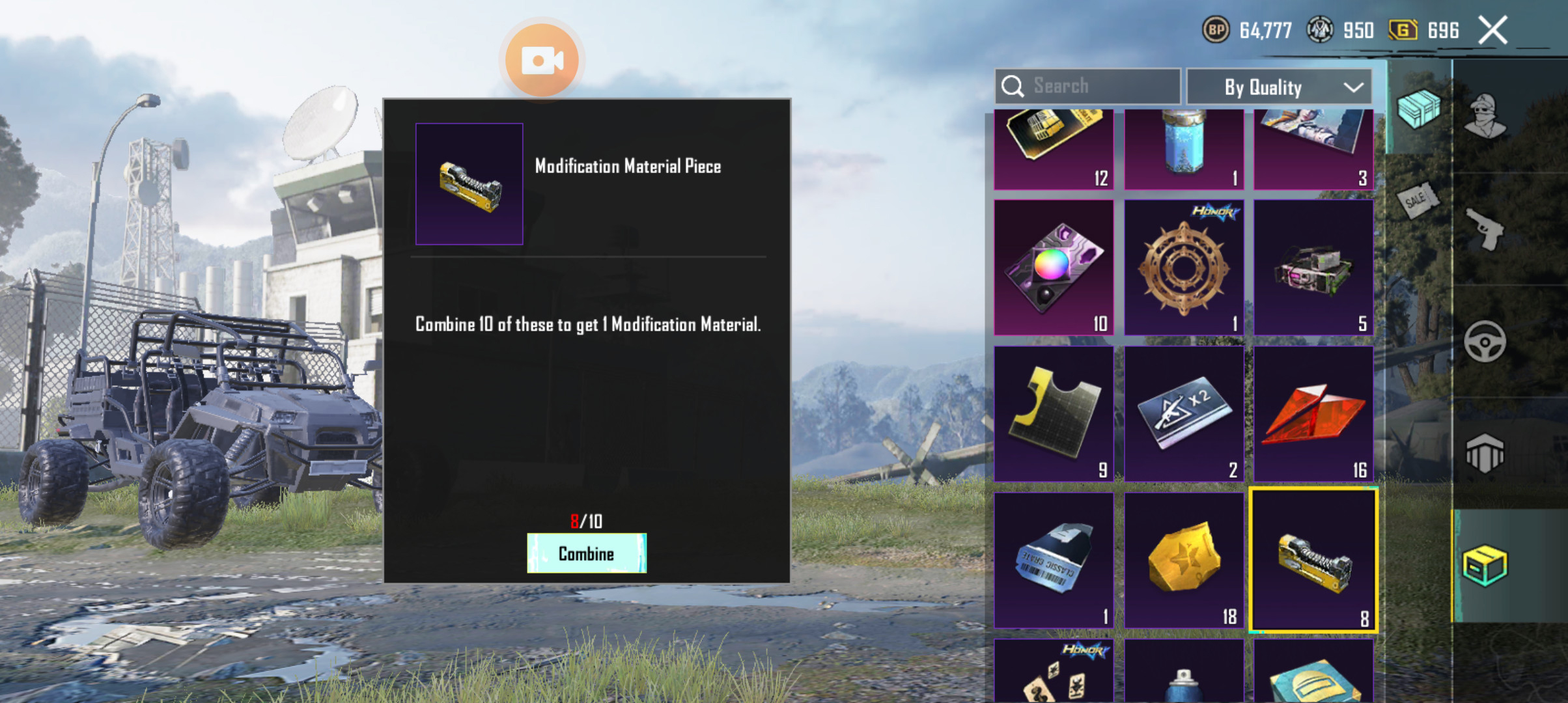Image resolution: width=1568 pixels, height=703 pixels.
Task: Open the weapon skins pistol tab
Action: 1485,229
